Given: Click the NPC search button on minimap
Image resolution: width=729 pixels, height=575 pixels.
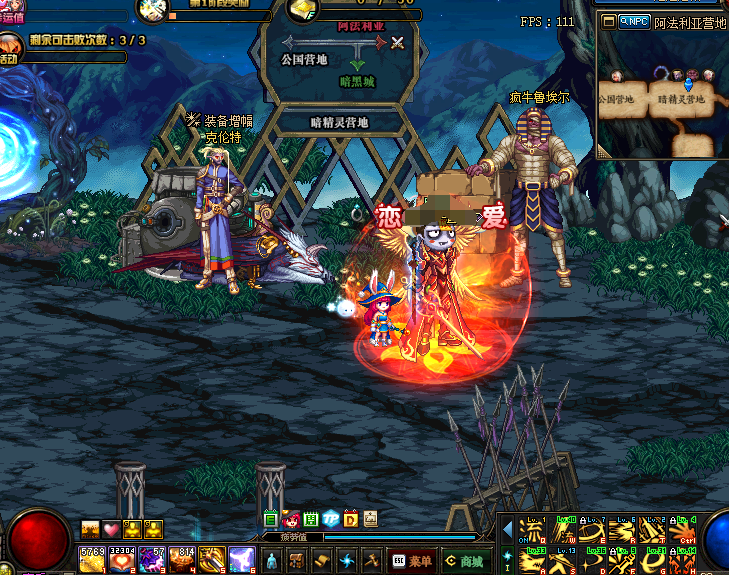Looking at the screenshot, I should 635,22.
